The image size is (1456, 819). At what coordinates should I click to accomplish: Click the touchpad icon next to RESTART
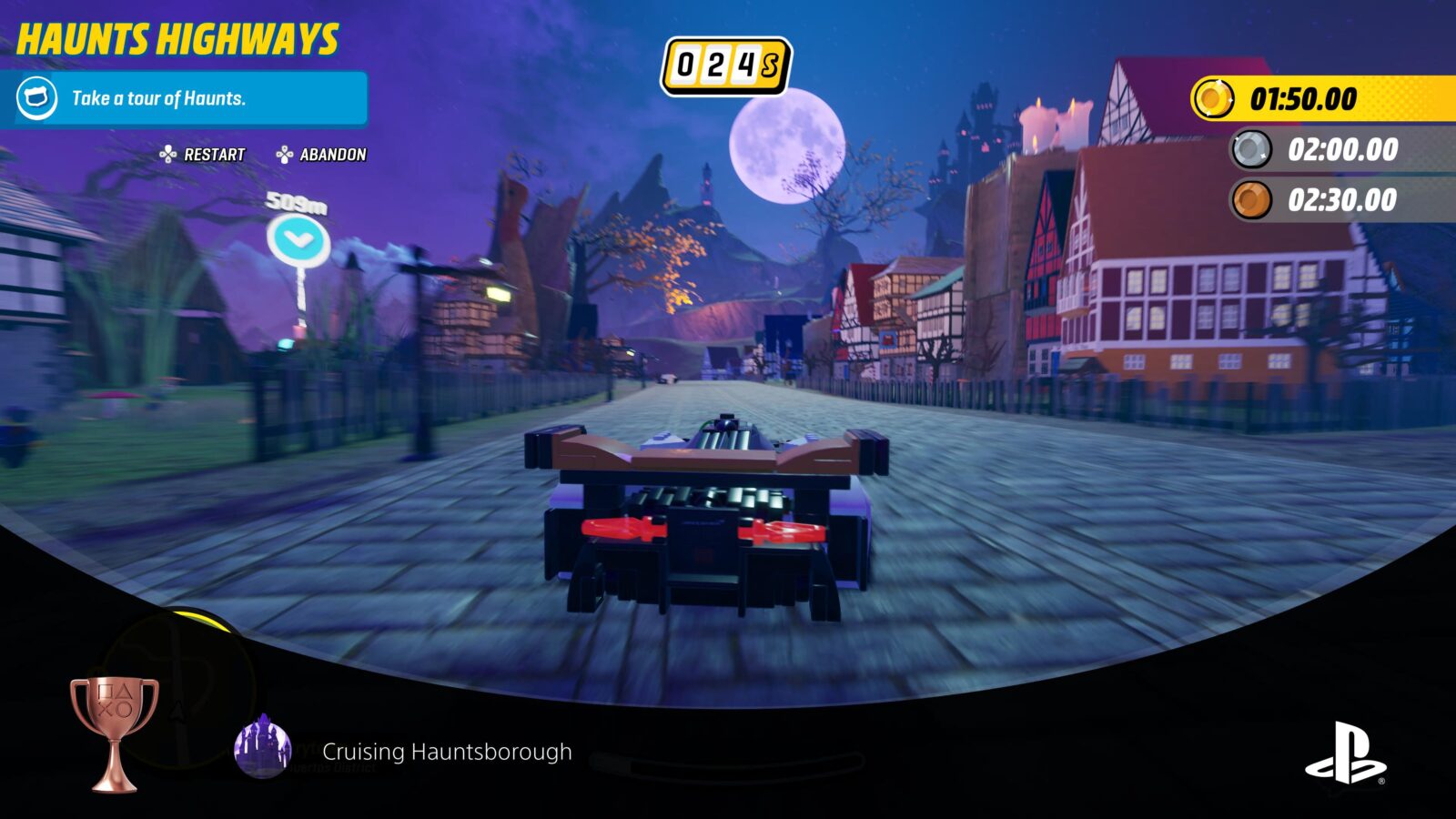tap(167, 154)
